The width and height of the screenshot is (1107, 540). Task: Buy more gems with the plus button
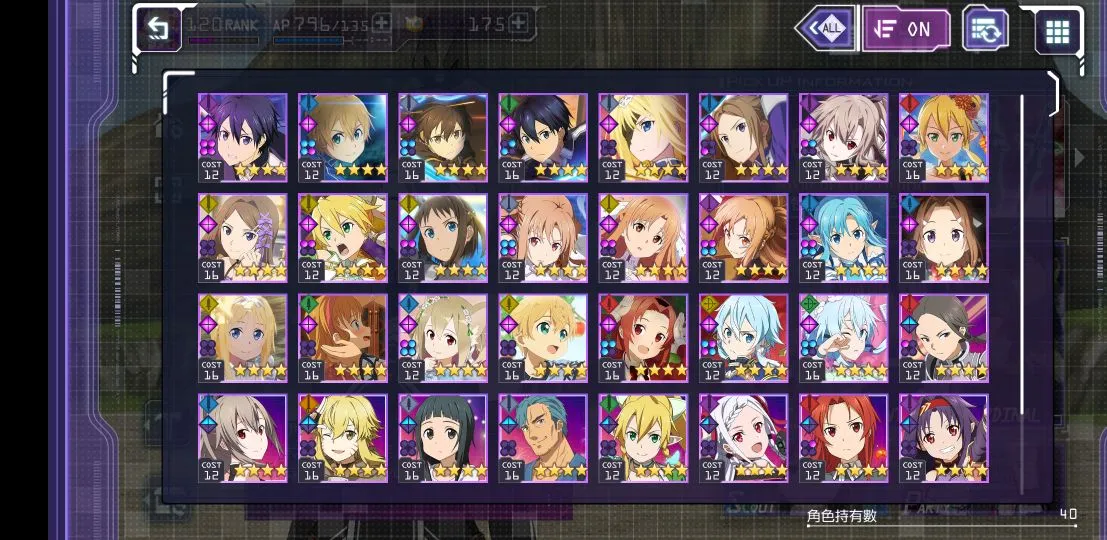(x=517, y=23)
